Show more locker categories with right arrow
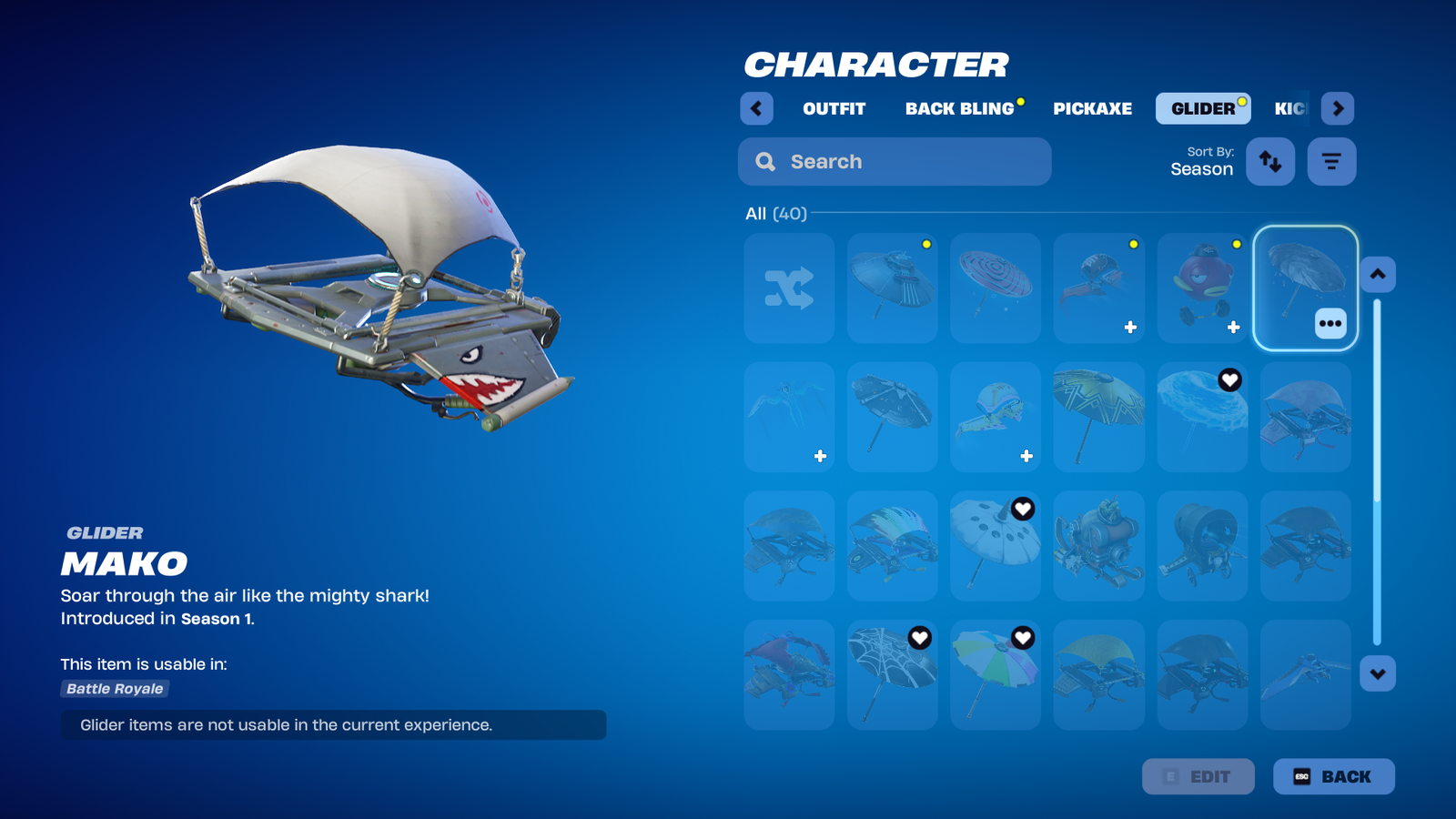The height and width of the screenshot is (819, 1456). tap(1337, 108)
